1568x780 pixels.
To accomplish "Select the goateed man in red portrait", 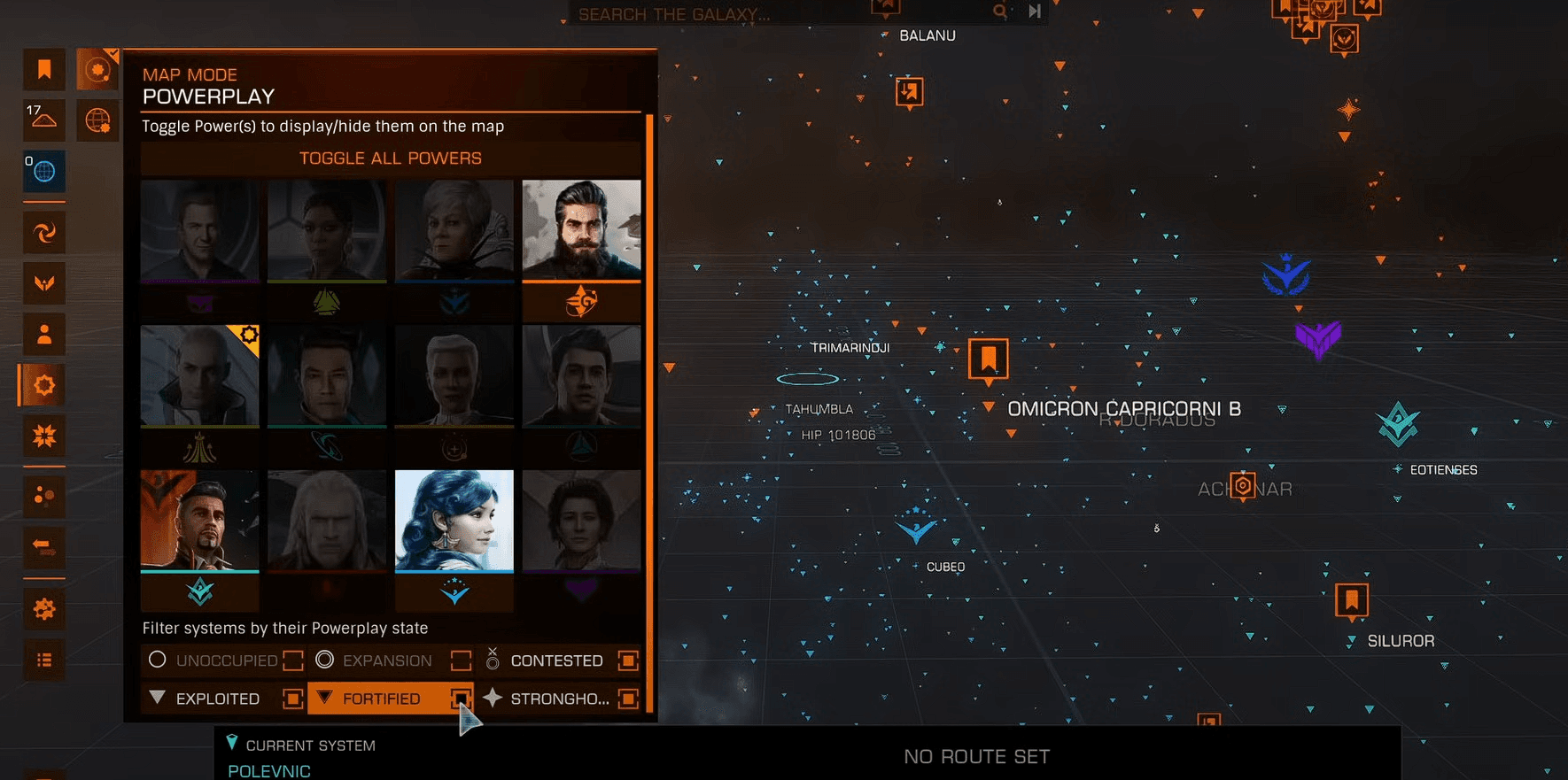I will tap(199, 521).
